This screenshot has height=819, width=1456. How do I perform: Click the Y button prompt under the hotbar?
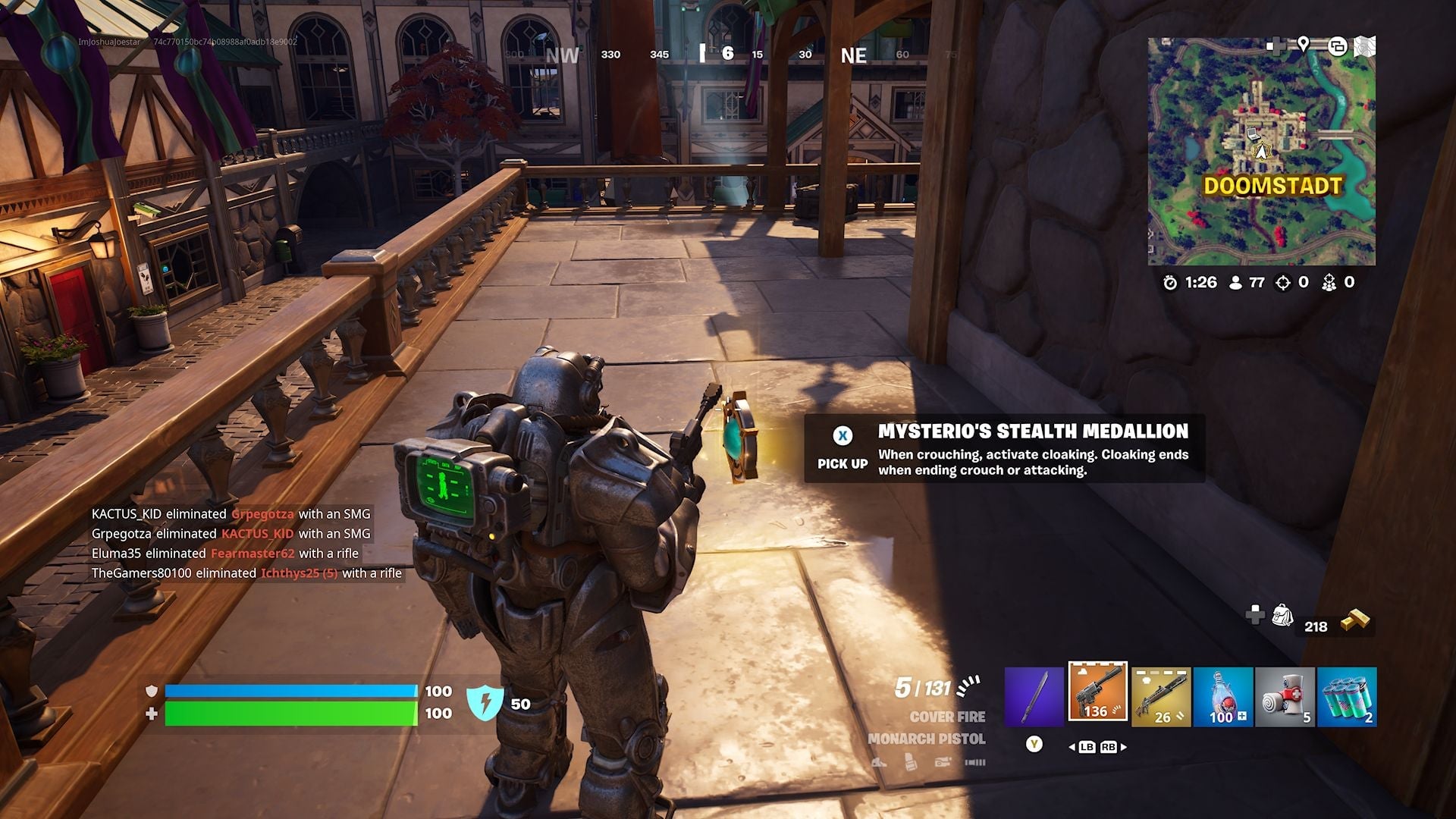click(1034, 745)
